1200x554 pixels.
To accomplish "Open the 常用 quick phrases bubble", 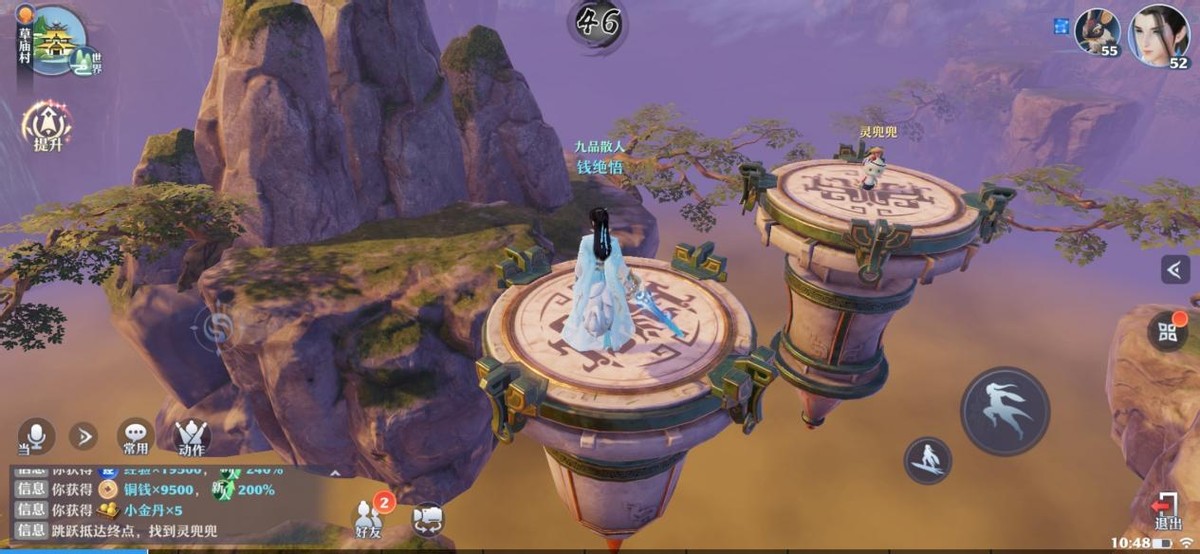I will pyautogui.click(x=135, y=436).
